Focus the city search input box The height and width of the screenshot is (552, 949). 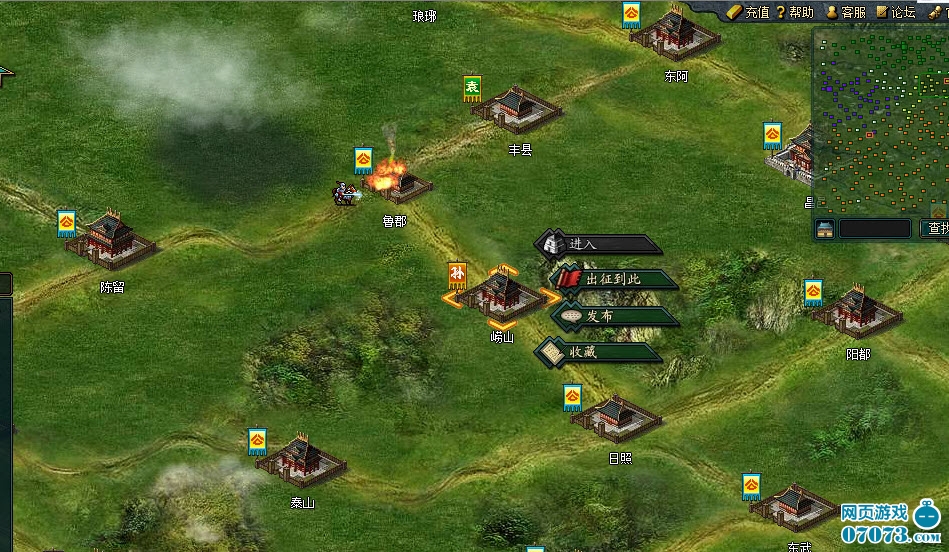pyautogui.click(x=875, y=229)
